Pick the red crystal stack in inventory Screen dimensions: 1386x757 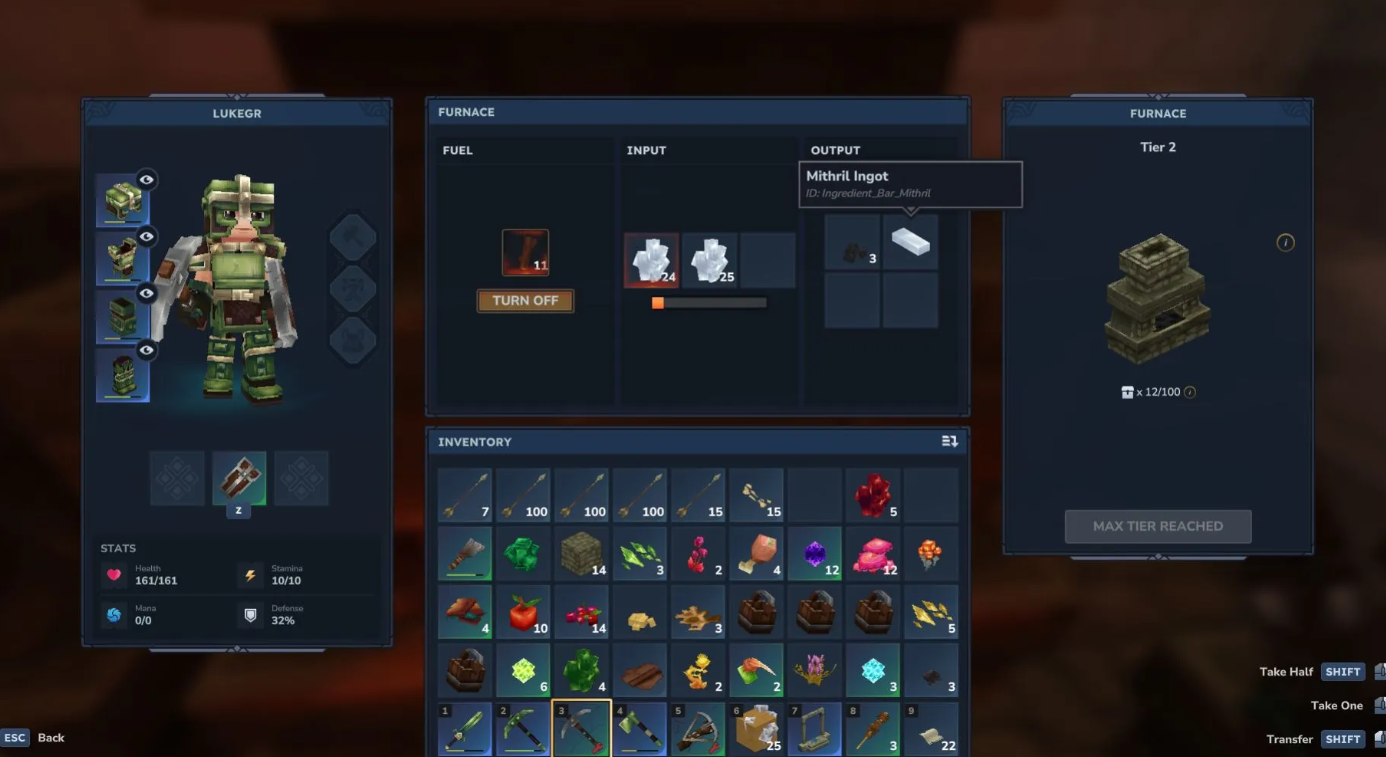tap(872, 495)
